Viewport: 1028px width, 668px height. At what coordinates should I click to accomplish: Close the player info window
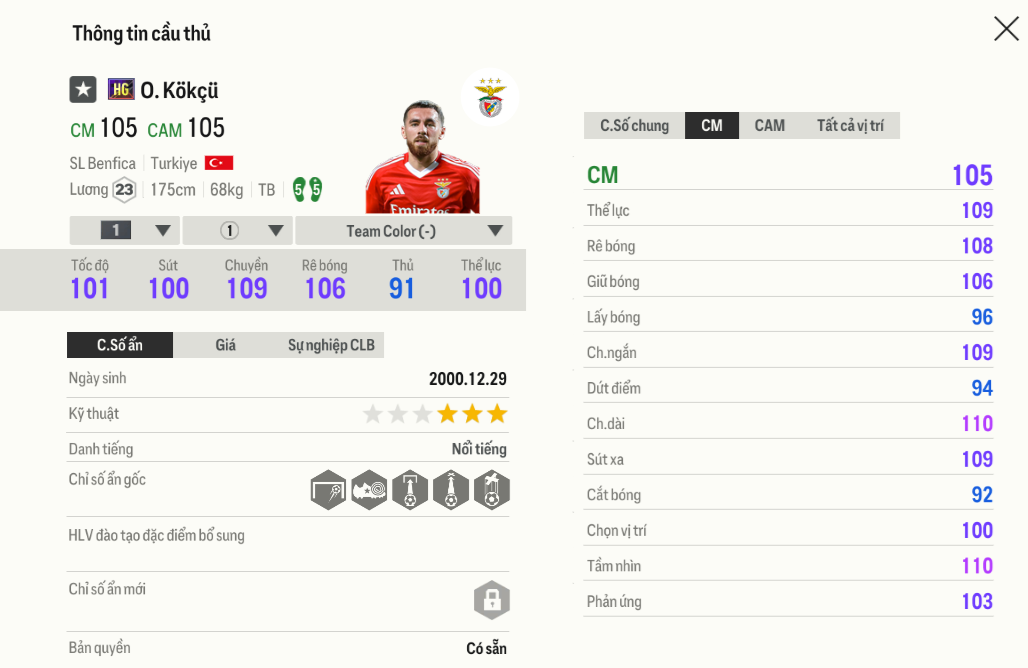[1005, 29]
